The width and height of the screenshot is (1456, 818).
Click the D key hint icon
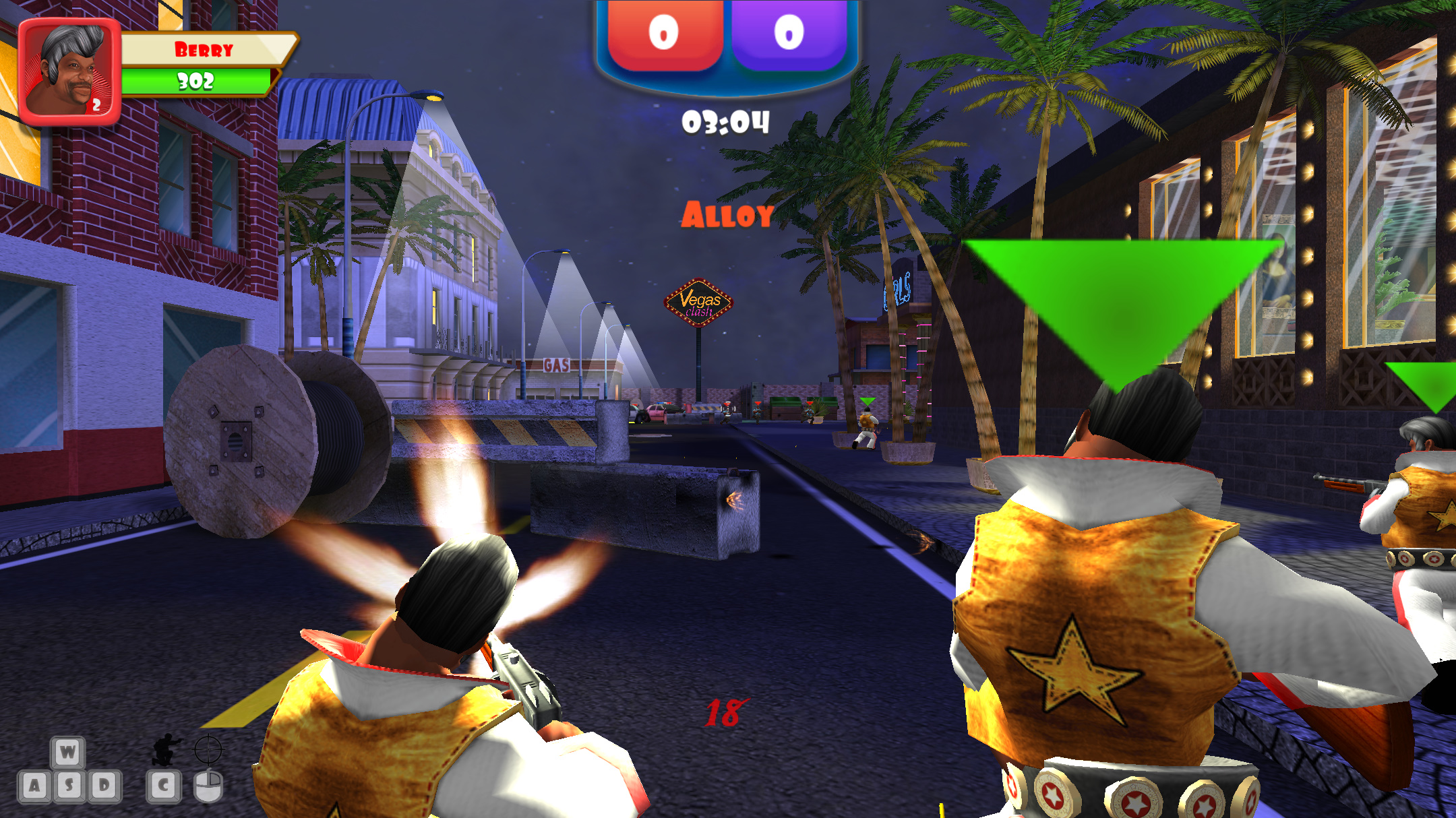pyautogui.click(x=104, y=786)
